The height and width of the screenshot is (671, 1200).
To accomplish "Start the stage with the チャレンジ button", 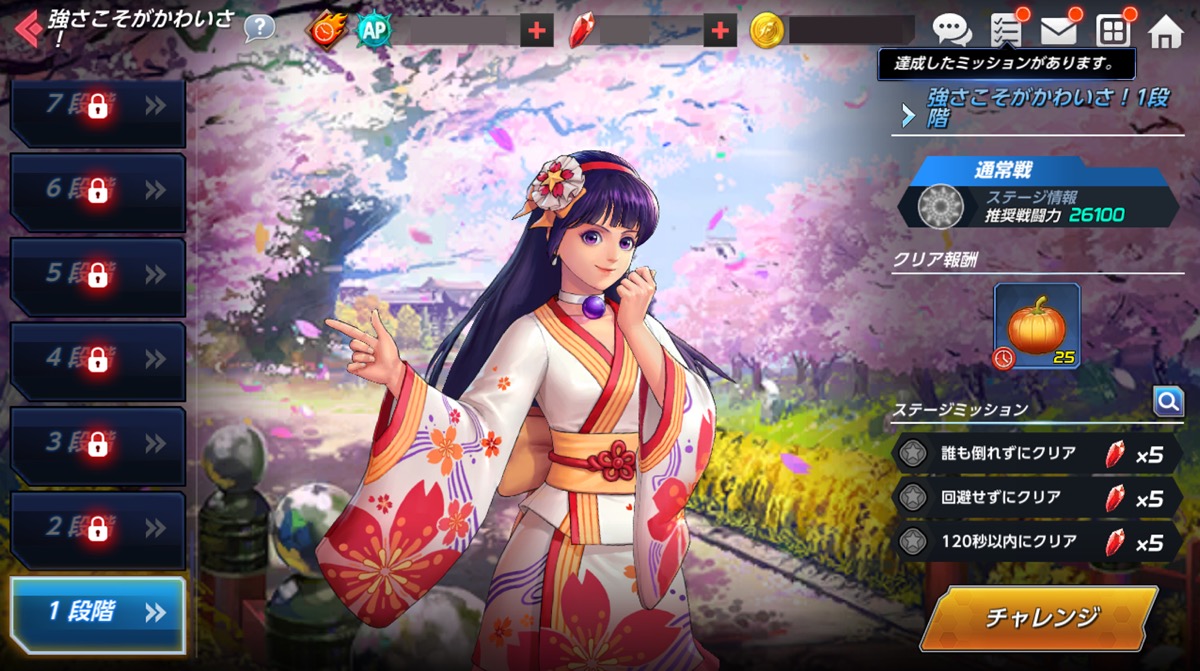I will click(x=1042, y=617).
